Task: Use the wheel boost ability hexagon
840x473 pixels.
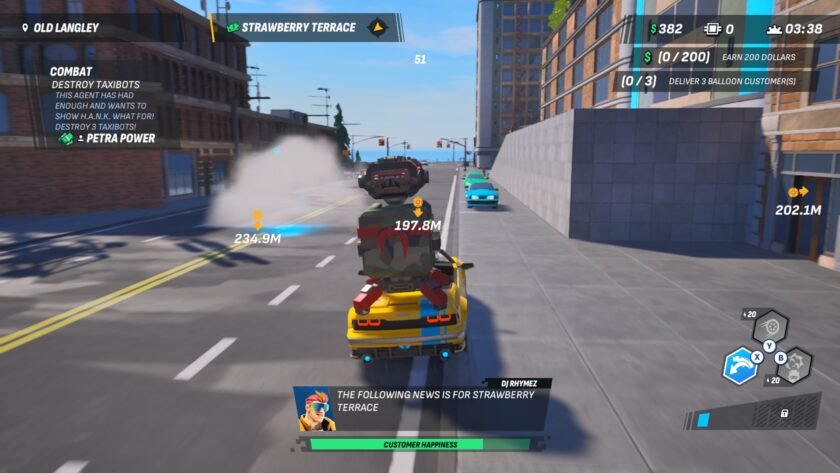Action: tap(770, 327)
